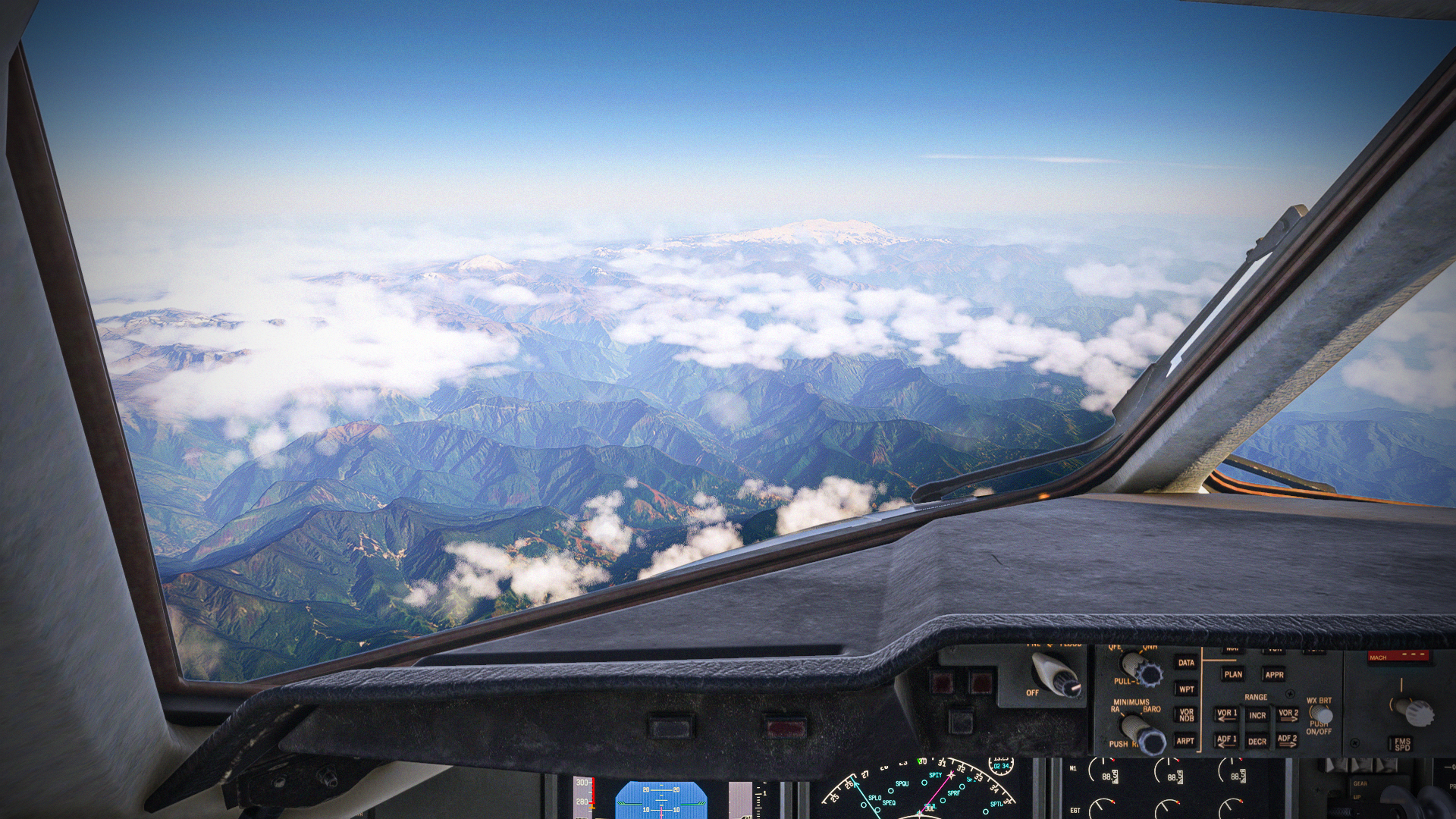The width and height of the screenshot is (1456, 819).
Task: Click the FMS SPD button
Action: [1402, 744]
